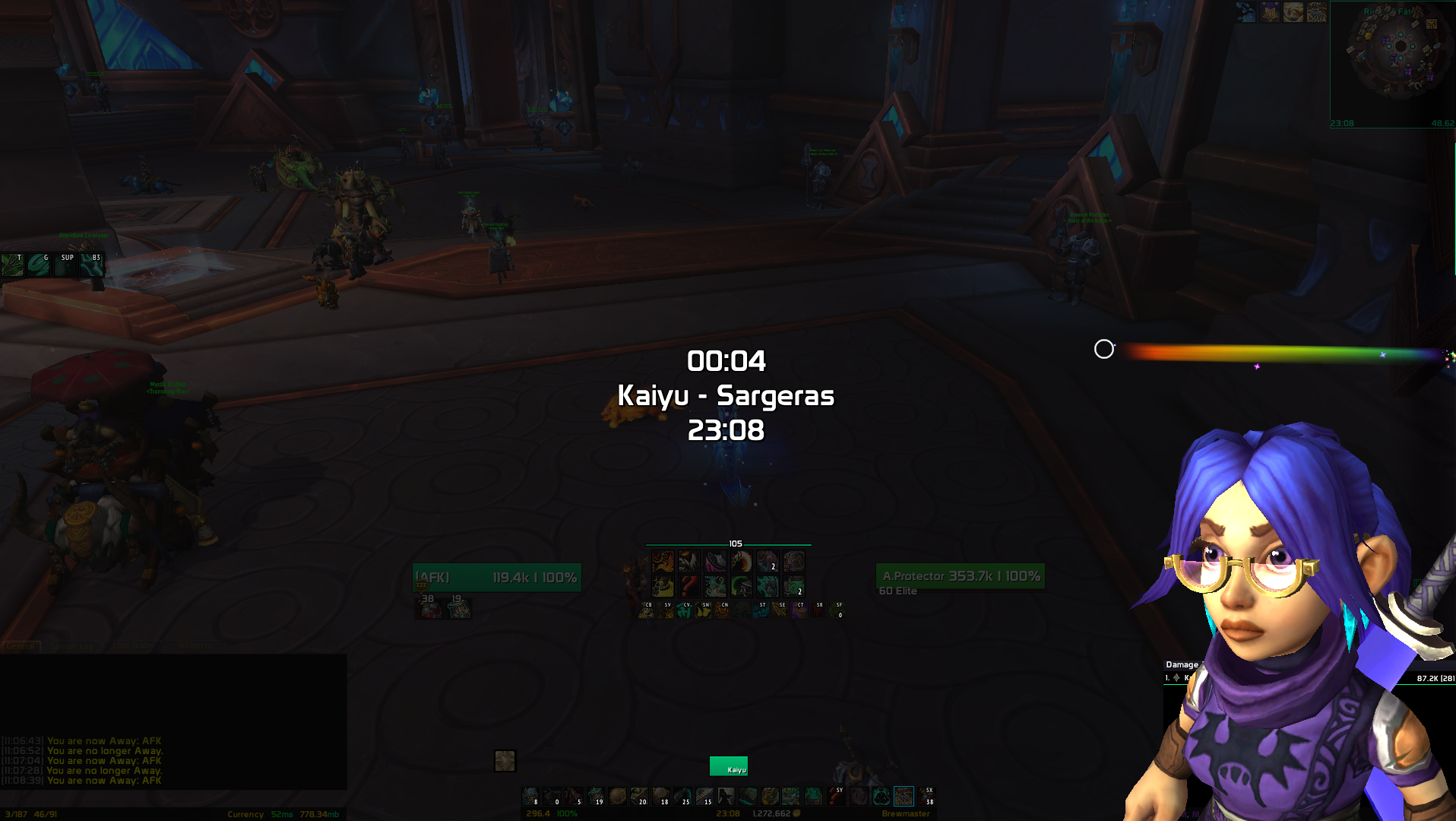Switch to the Whispers chat tab
The height and width of the screenshot is (821, 1456).
(x=195, y=647)
